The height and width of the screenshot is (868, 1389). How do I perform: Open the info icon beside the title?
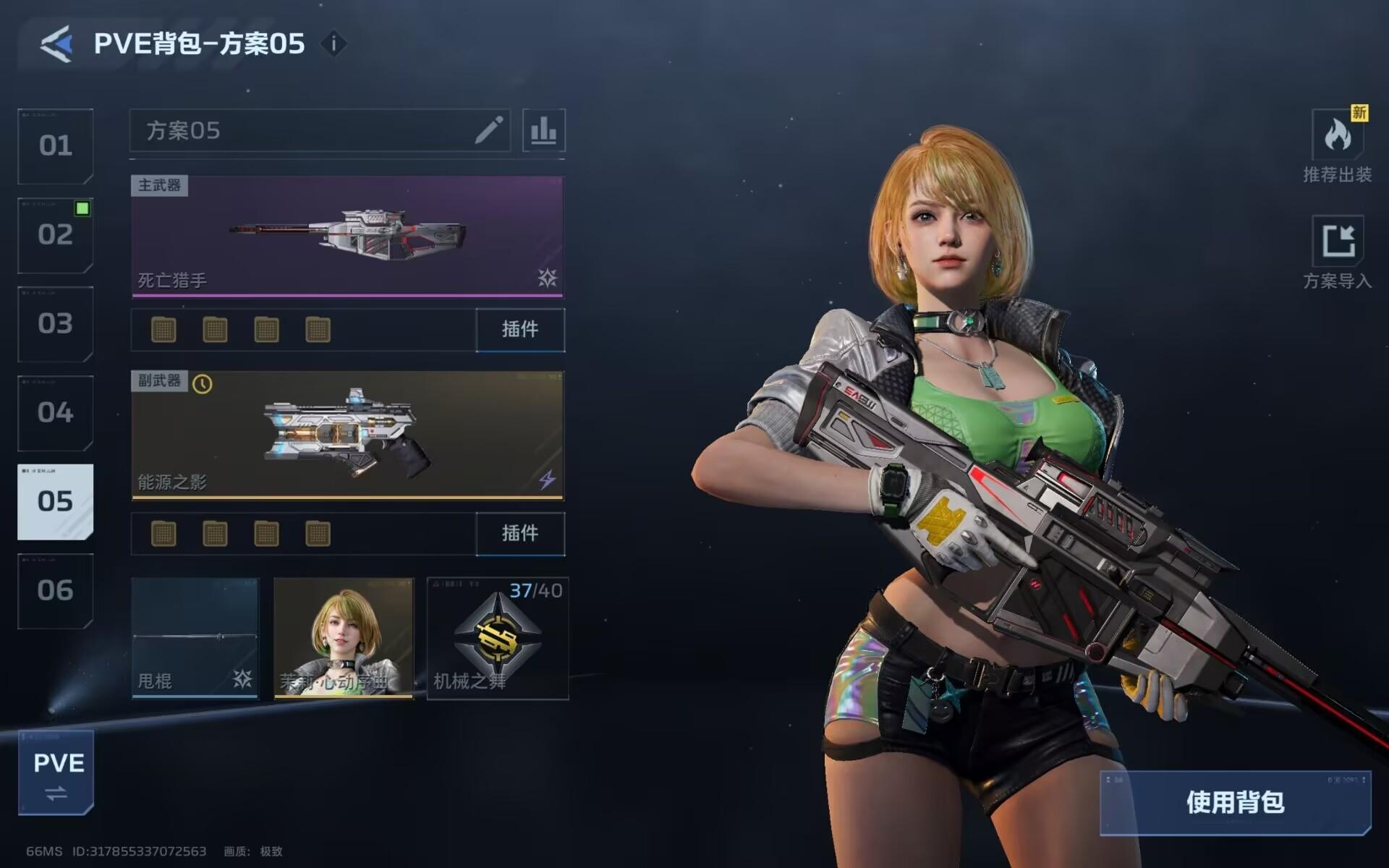pos(334,44)
